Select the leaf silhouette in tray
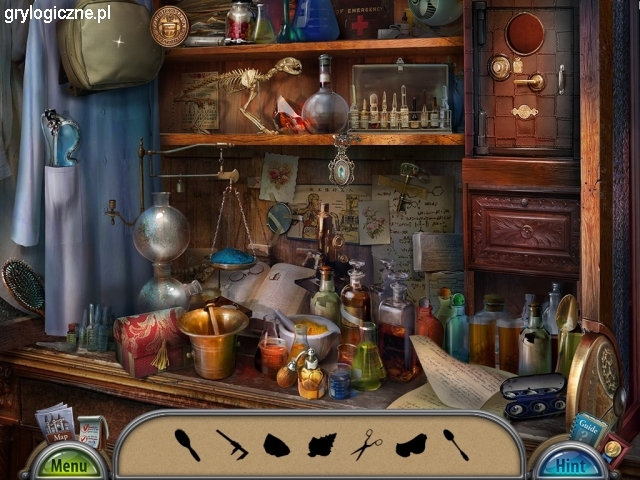 321,444
